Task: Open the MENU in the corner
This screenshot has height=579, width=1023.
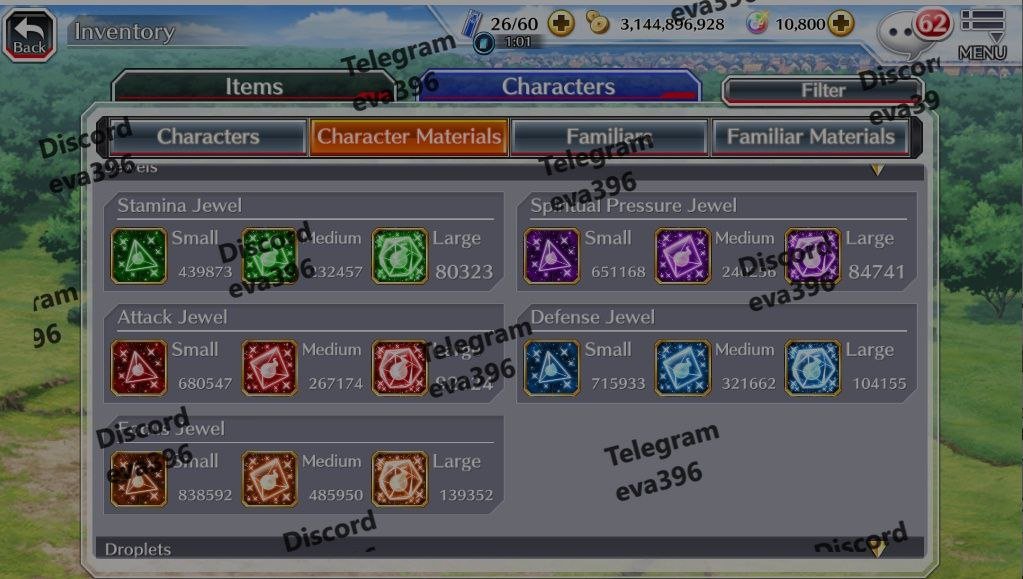Action: point(981,35)
